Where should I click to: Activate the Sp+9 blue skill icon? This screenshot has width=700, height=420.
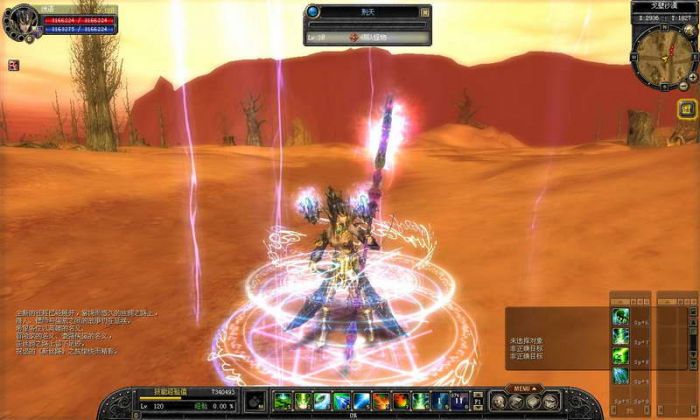pyautogui.click(x=620, y=376)
